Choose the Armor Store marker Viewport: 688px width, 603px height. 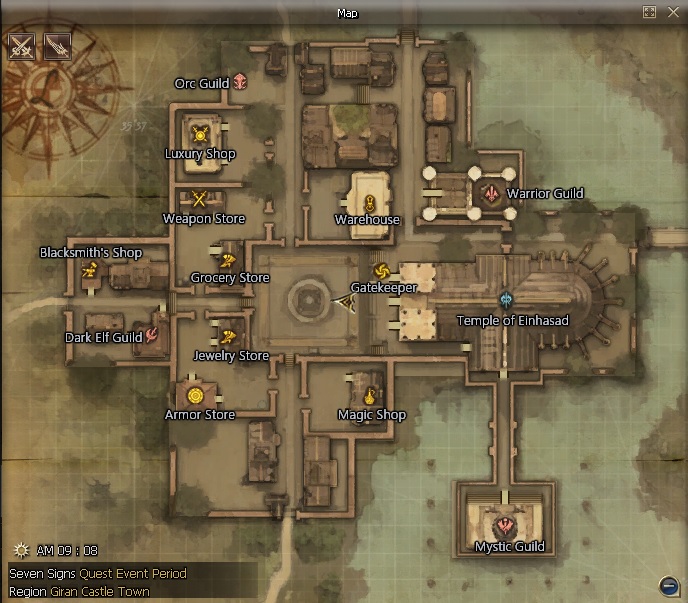(195, 393)
